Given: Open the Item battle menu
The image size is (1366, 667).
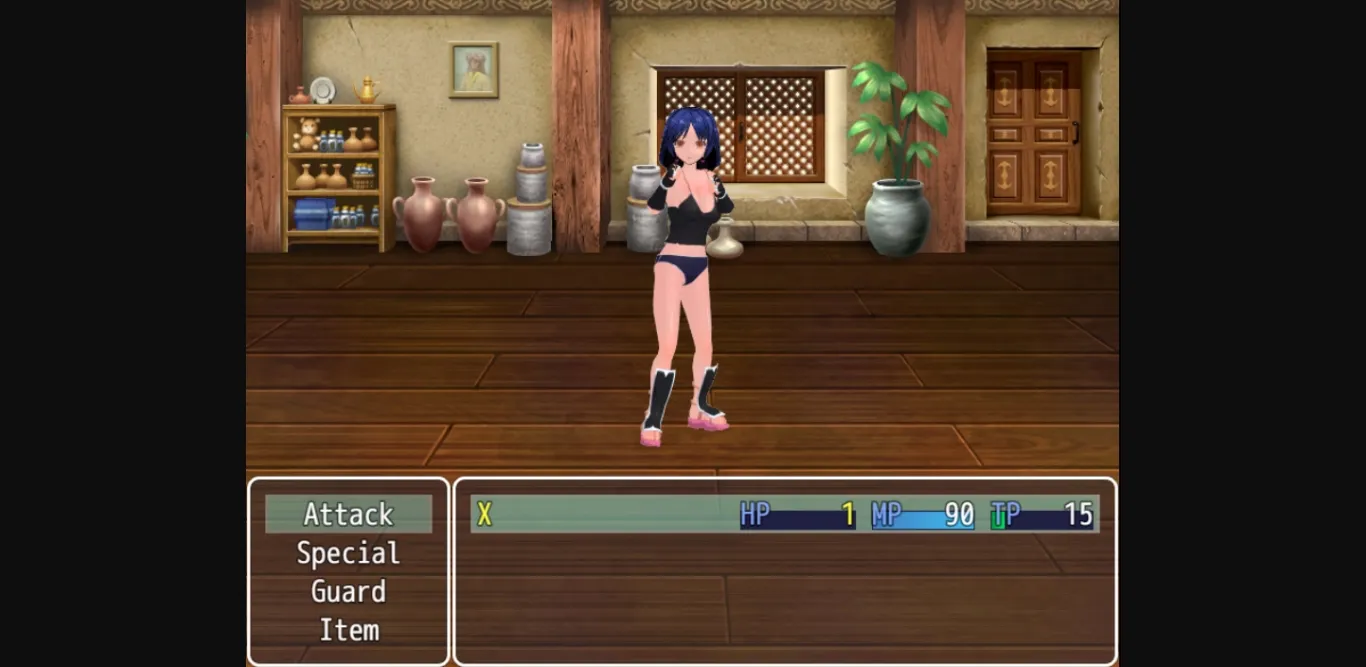Looking at the screenshot, I should (348, 630).
